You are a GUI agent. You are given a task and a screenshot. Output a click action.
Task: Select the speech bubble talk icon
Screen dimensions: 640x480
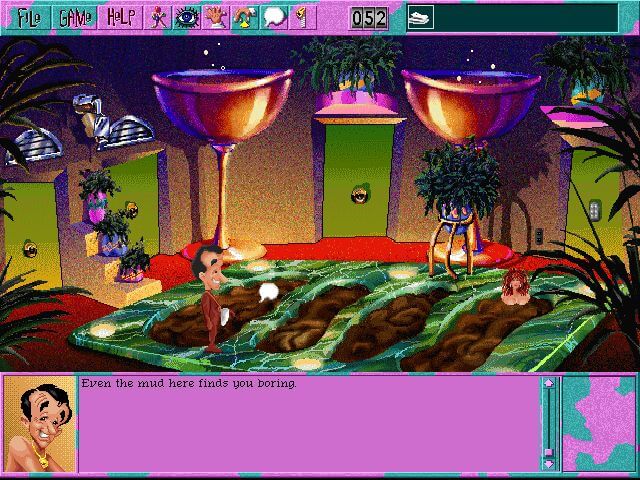[272, 17]
